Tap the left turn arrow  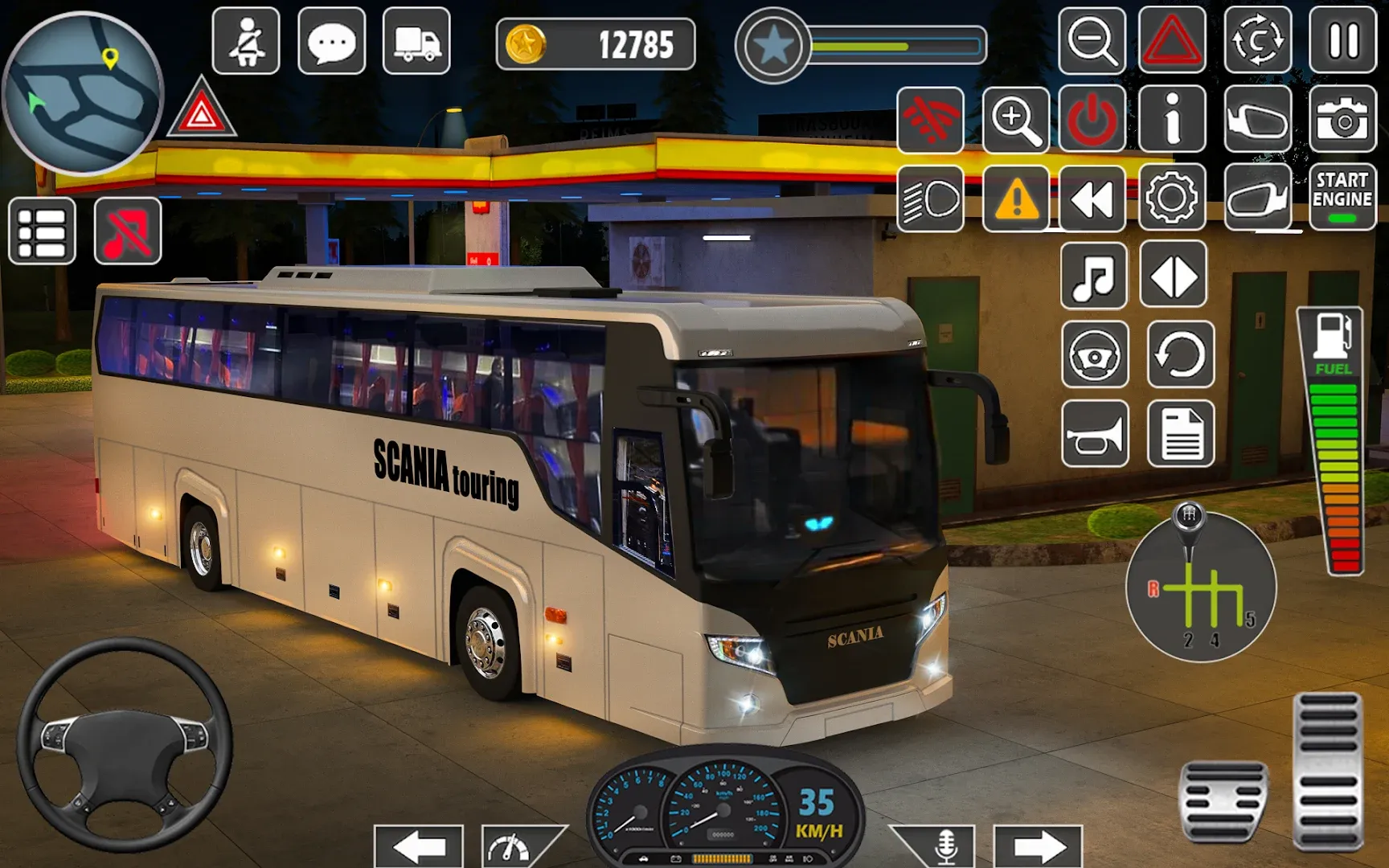418,845
